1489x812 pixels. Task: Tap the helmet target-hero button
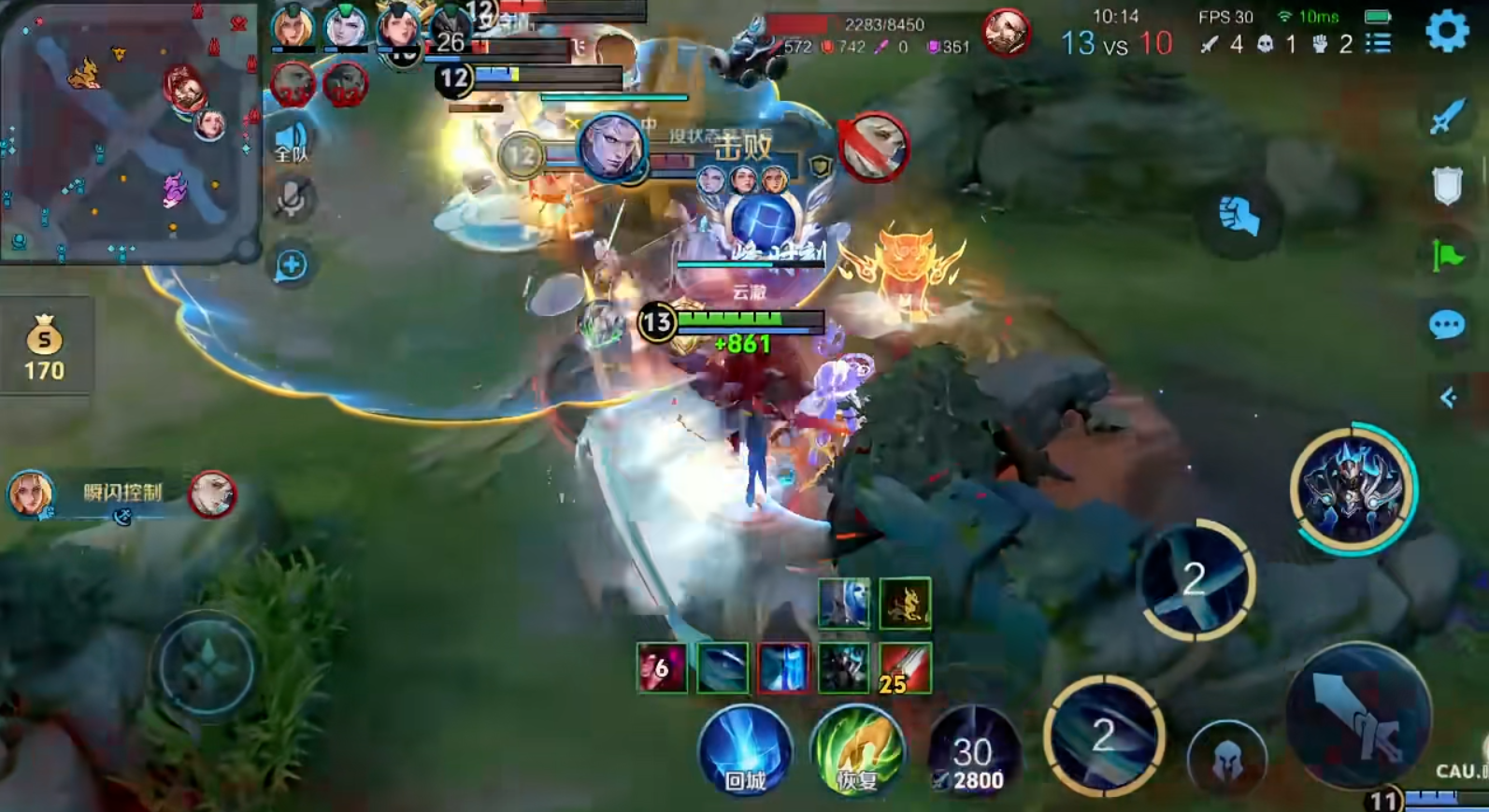click(1226, 759)
